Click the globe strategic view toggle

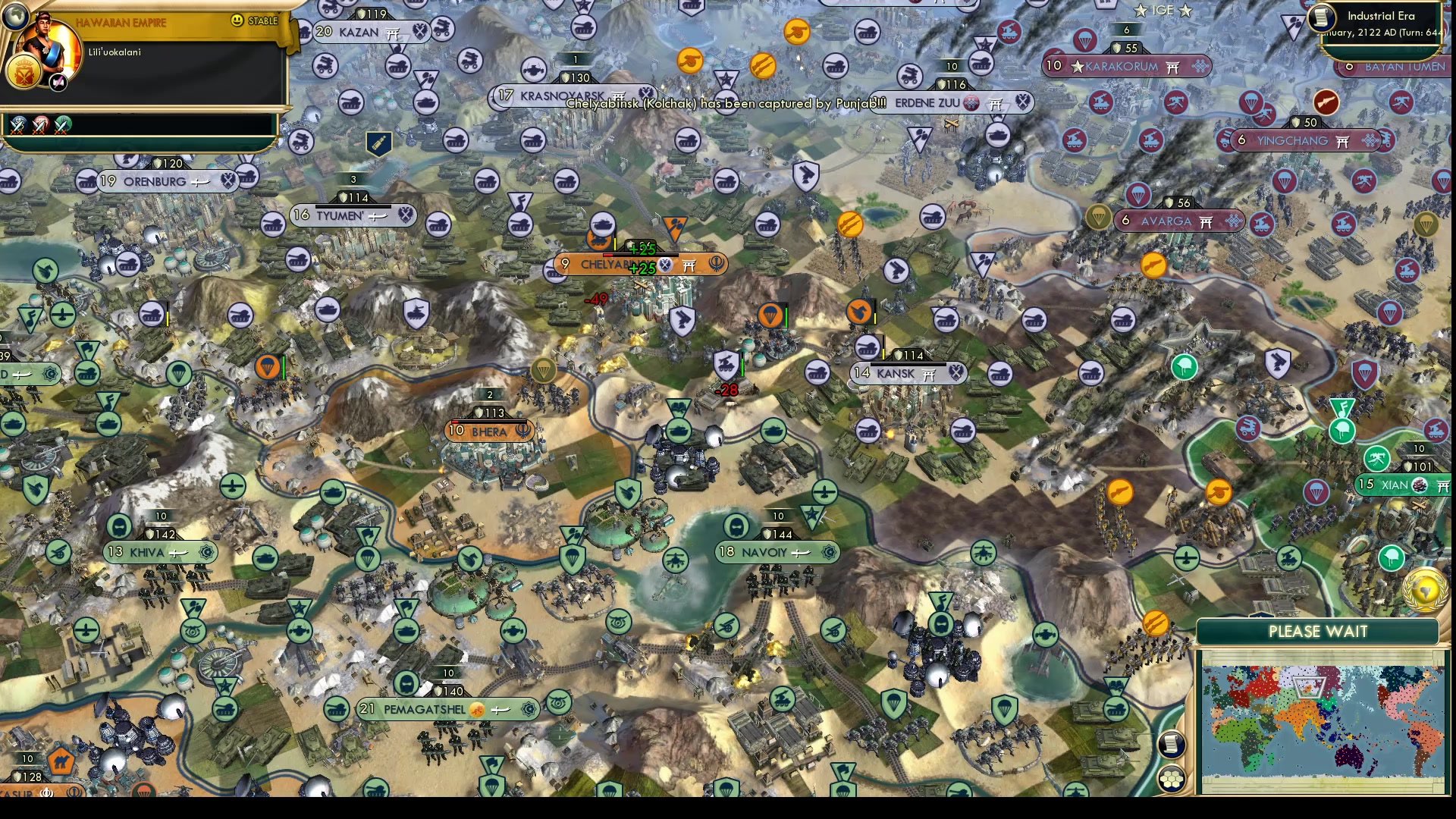(15, 15)
